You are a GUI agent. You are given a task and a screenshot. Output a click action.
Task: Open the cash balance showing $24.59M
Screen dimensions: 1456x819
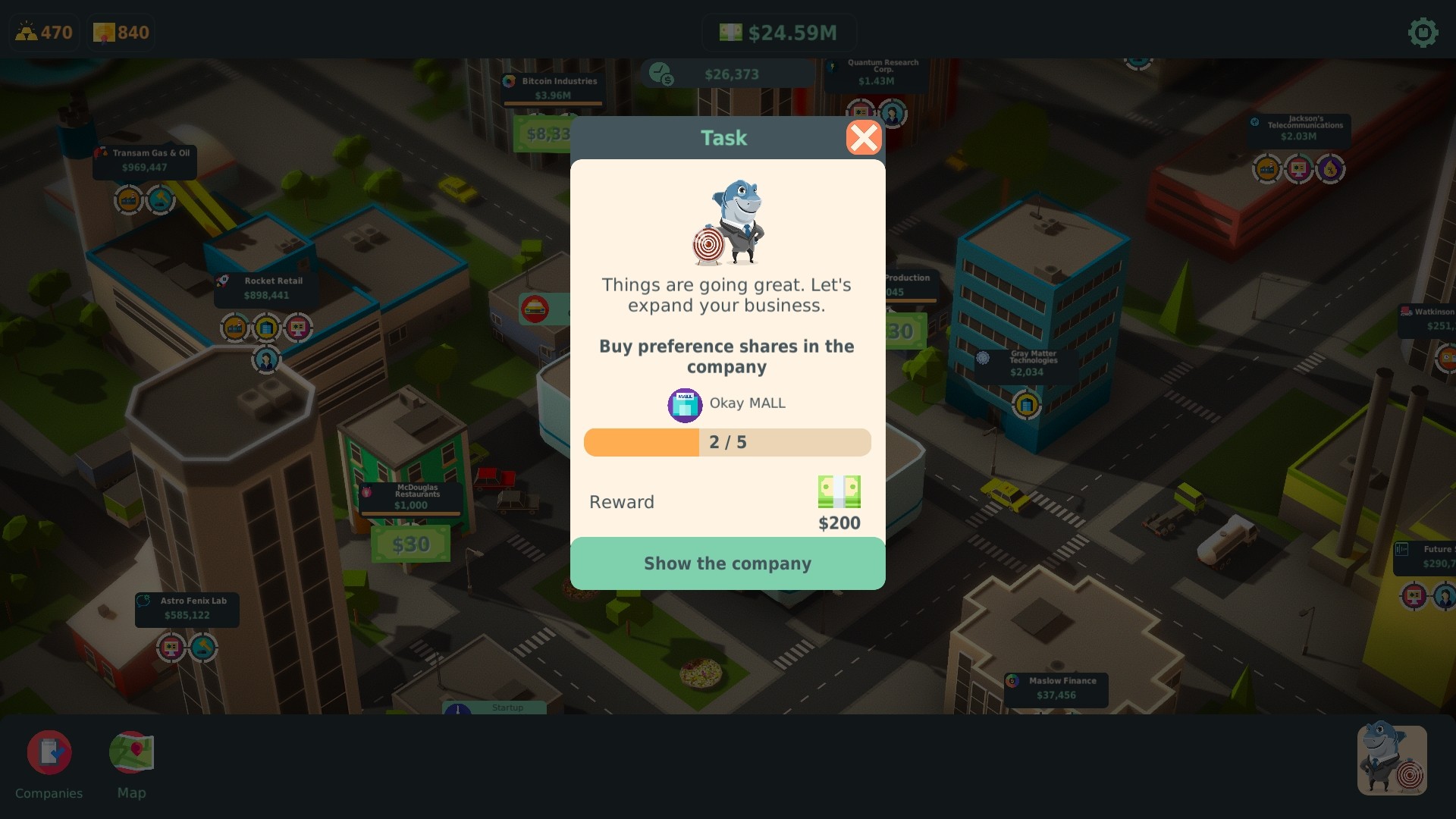[x=780, y=32]
